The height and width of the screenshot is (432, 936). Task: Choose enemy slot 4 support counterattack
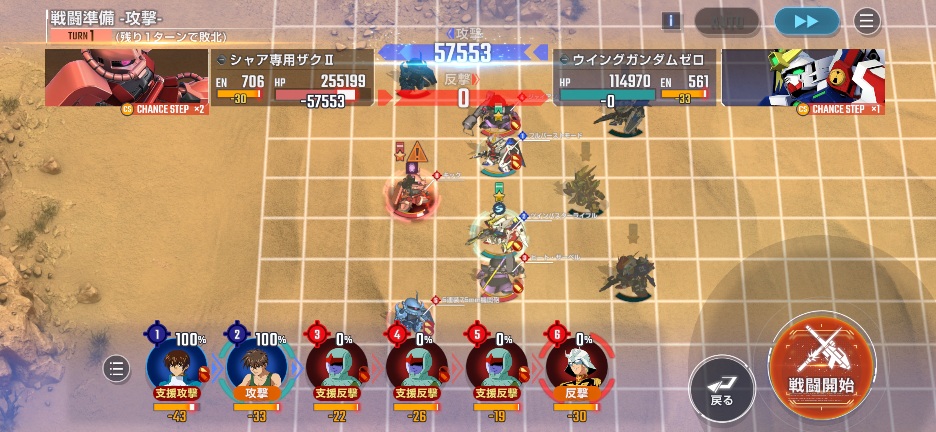tap(417, 365)
